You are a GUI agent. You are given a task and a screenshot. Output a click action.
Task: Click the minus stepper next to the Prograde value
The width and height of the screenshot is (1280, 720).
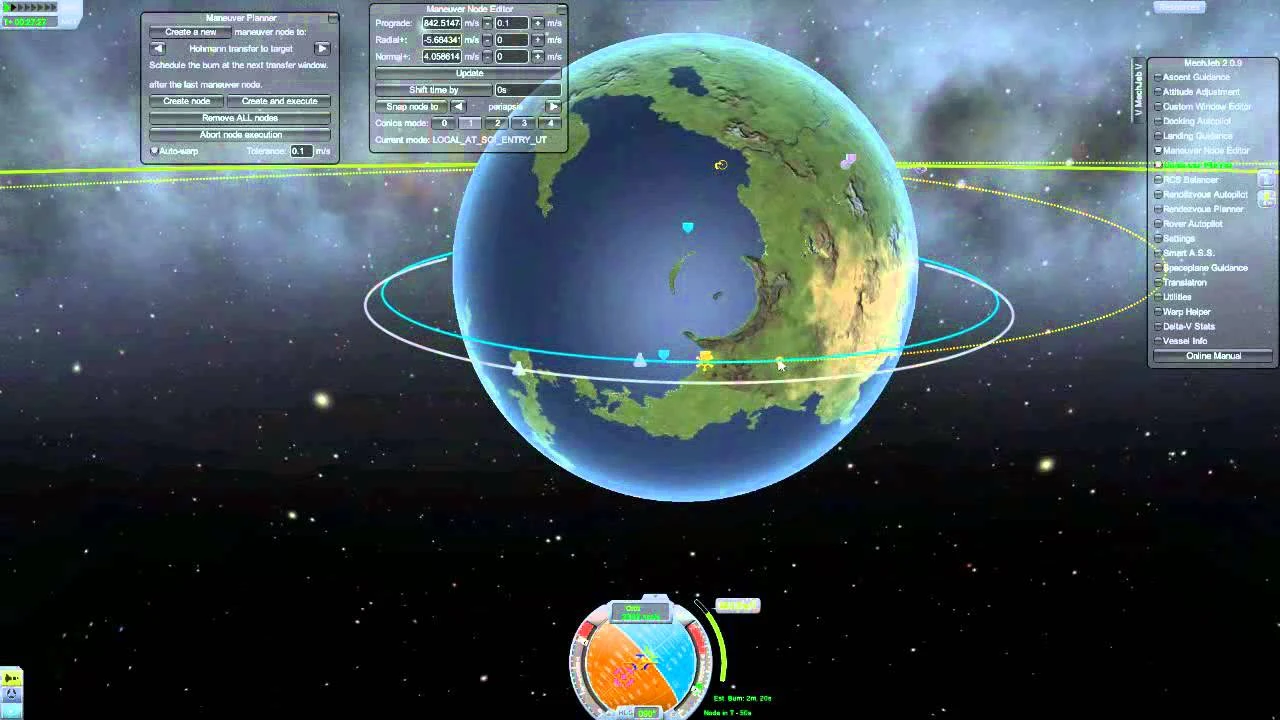pos(487,23)
